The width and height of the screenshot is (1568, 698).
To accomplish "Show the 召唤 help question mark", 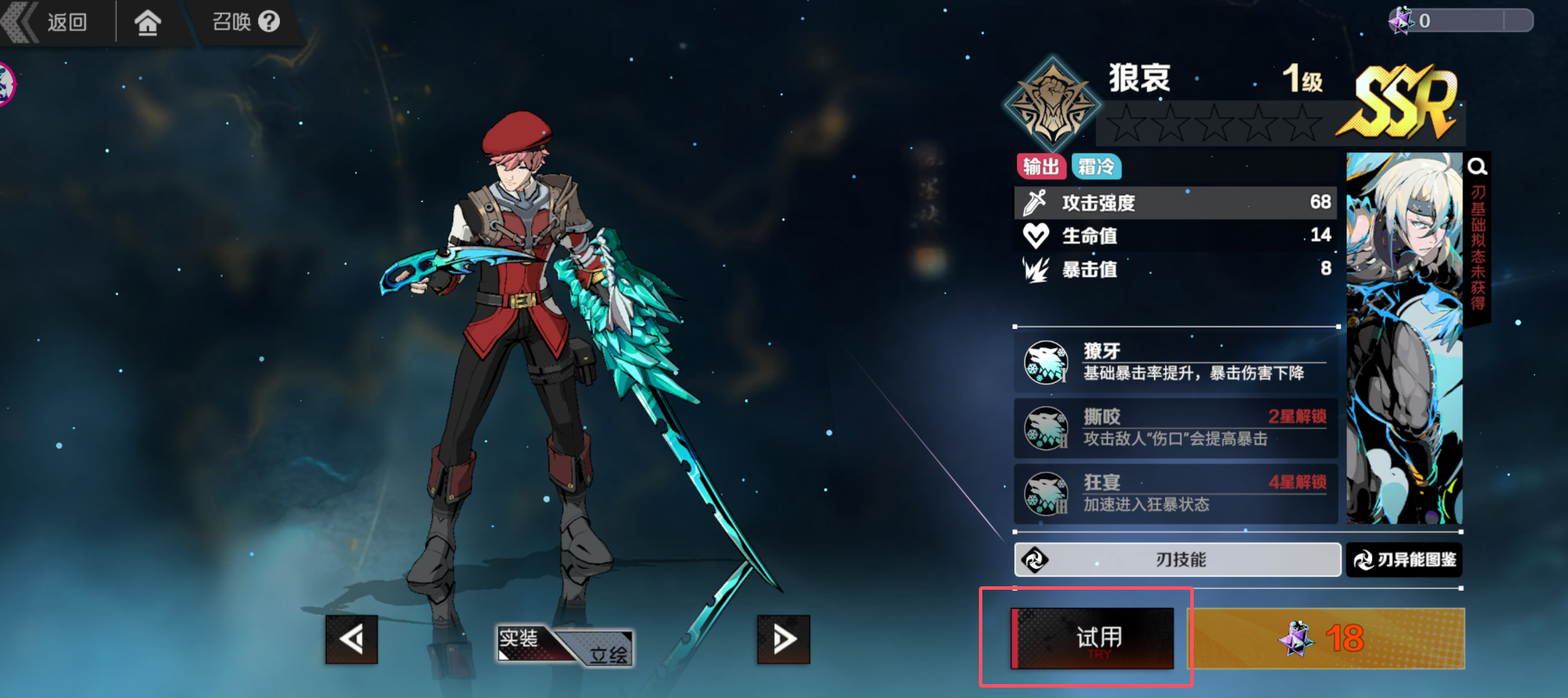I will pyautogui.click(x=269, y=22).
